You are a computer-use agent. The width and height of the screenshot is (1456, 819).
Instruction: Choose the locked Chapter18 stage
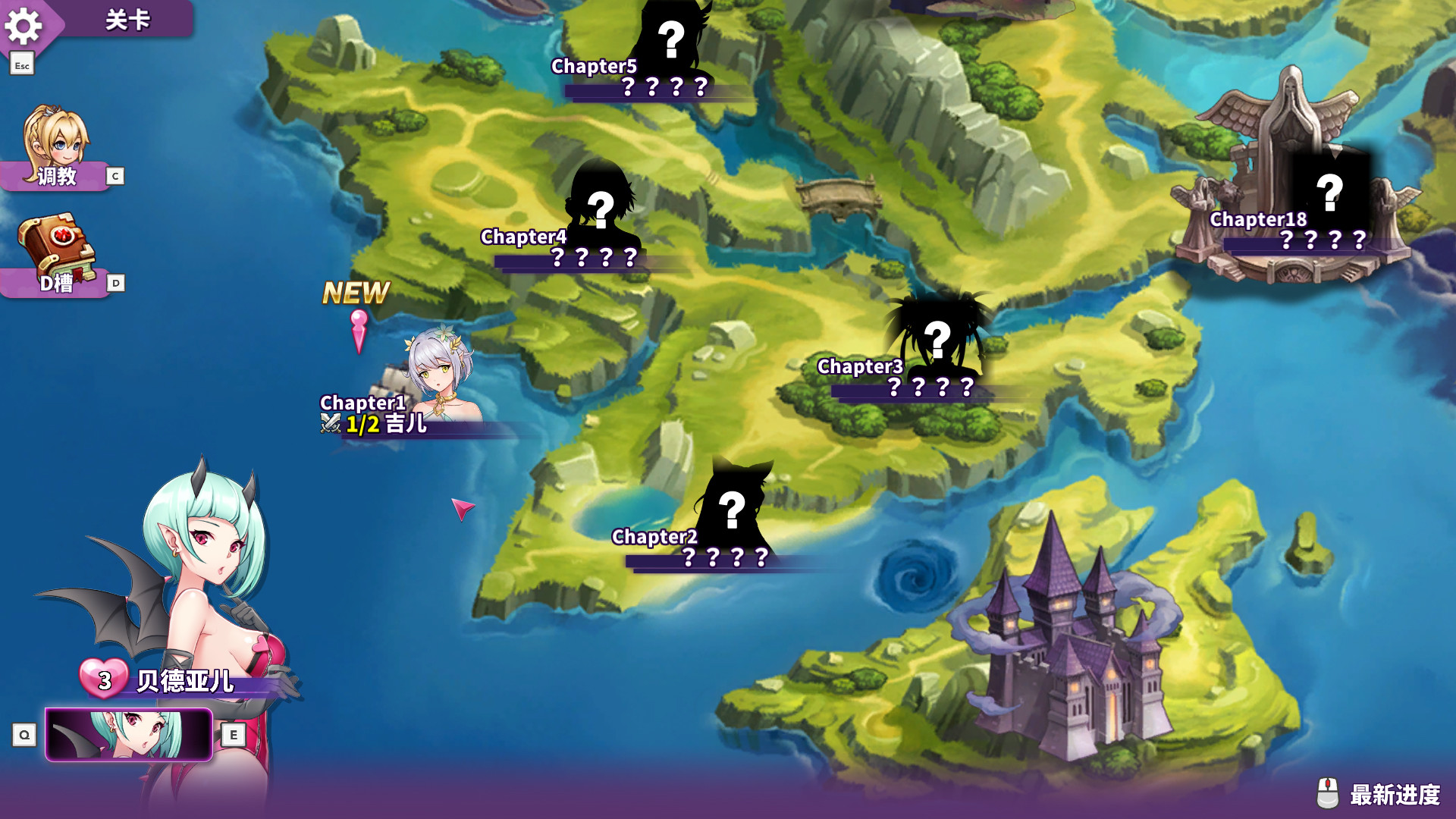1329,196
